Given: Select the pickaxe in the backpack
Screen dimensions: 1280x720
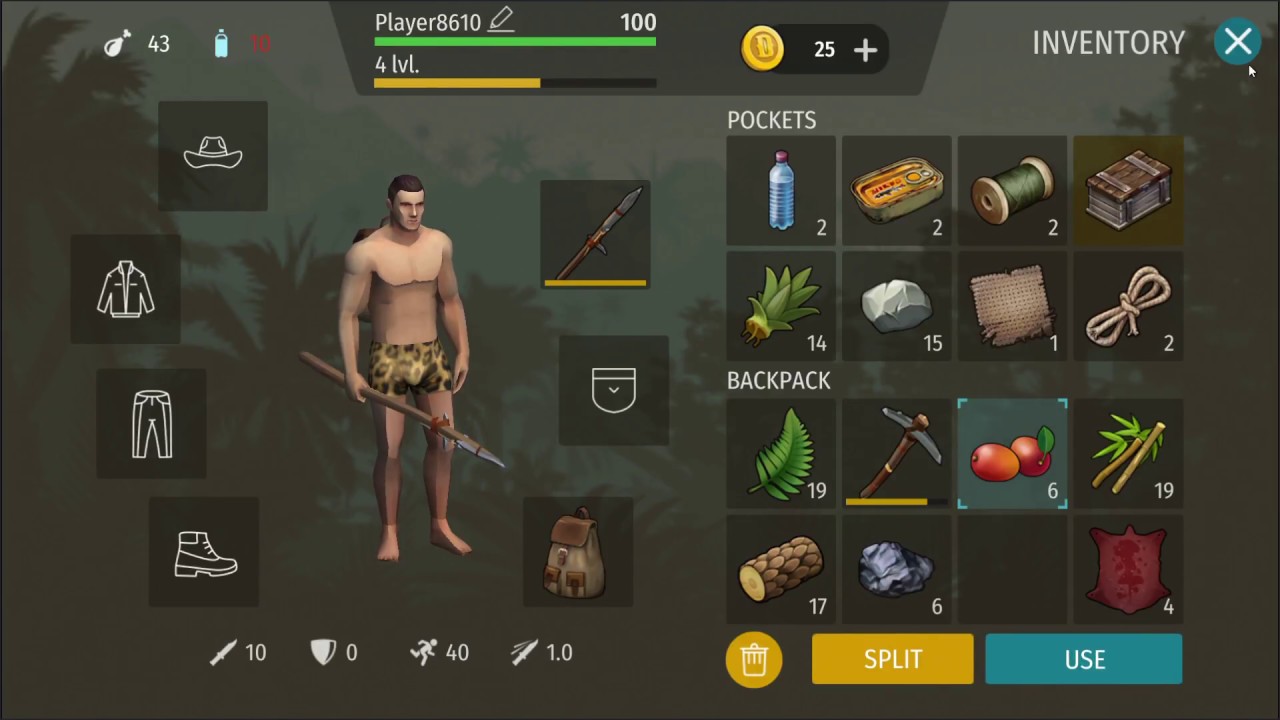Looking at the screenshot, I should [x=897, y=453].
